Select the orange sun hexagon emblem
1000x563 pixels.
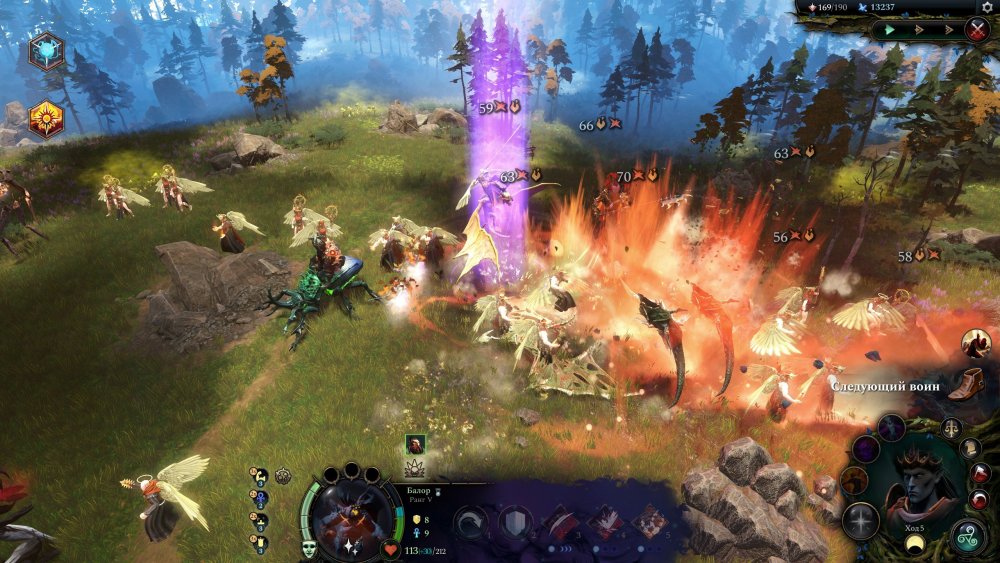(x=46, y=118)
